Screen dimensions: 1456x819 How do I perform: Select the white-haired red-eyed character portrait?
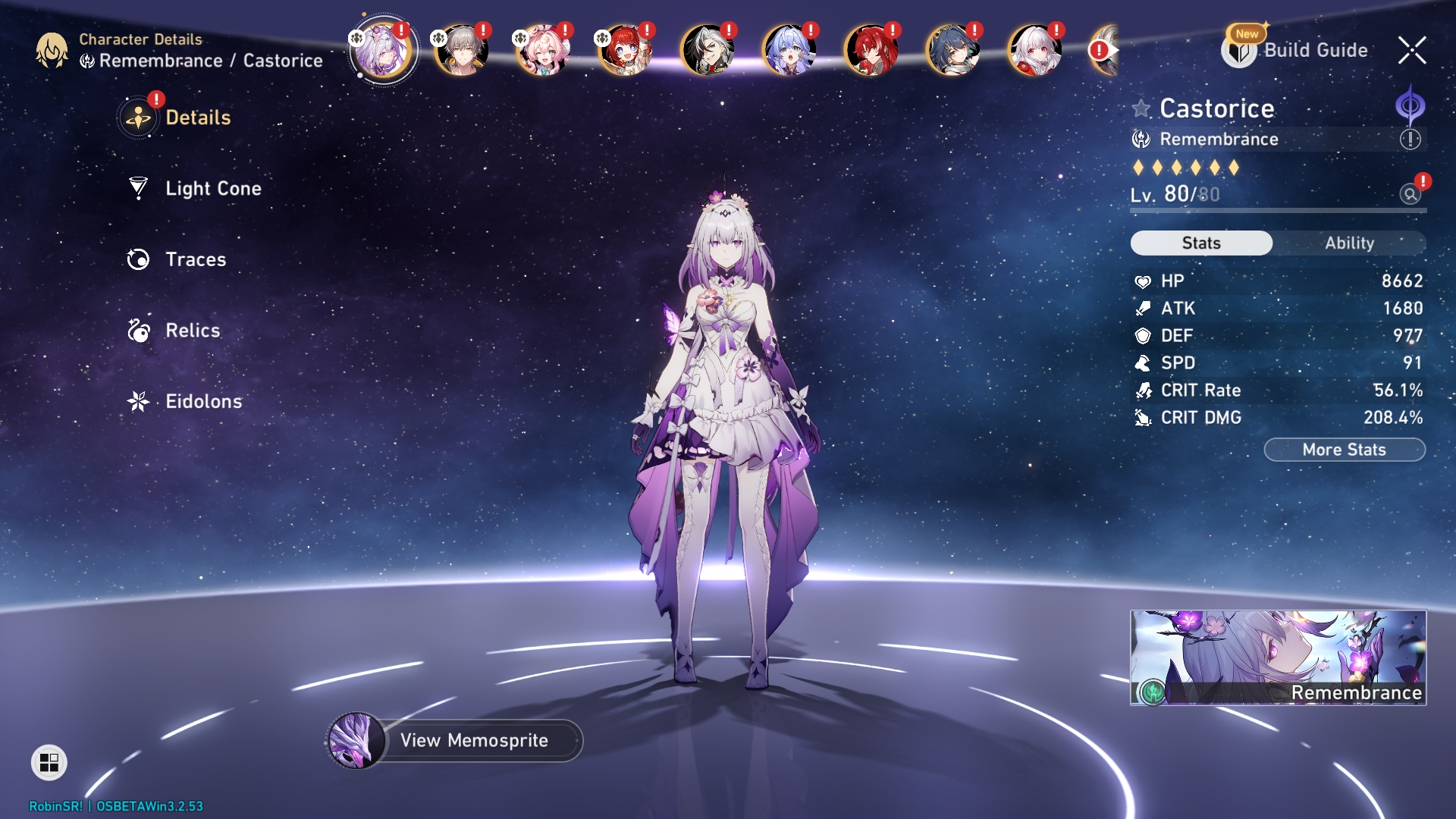(x=1034, y=50)
